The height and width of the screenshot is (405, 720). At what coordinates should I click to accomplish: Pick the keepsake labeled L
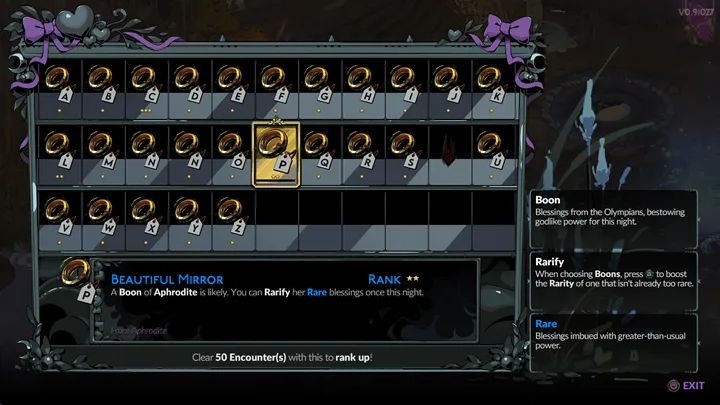pyautogui.click(x=59, y=150)
